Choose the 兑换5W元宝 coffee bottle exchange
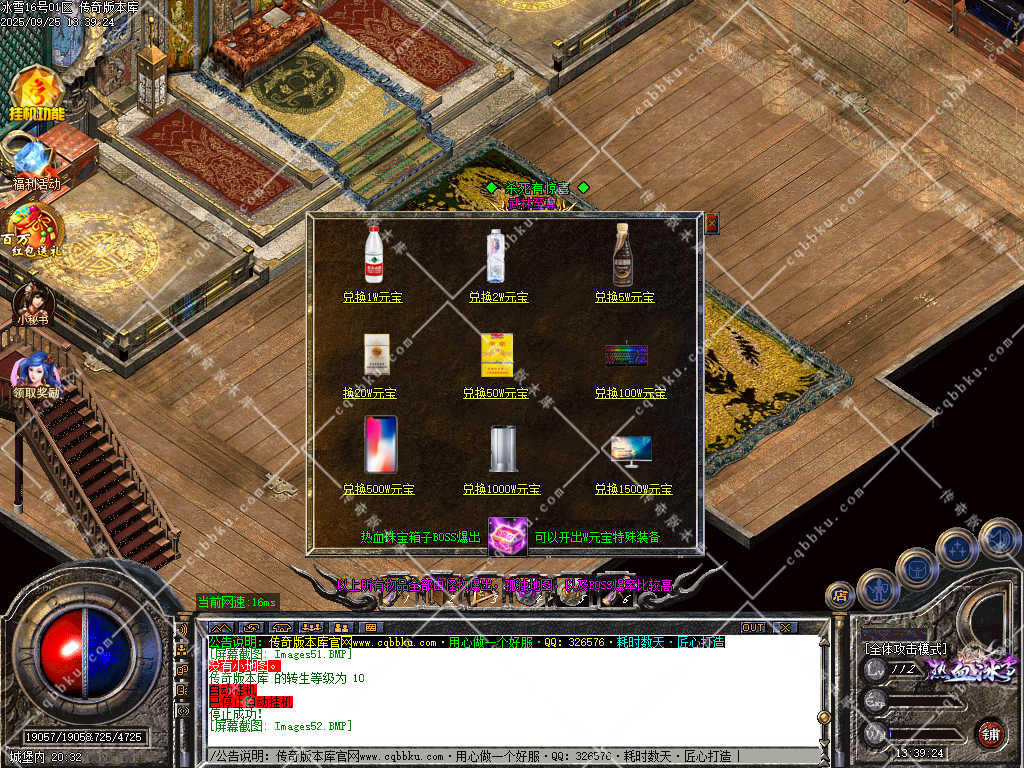This screenshot has width=1024, height=768. (x=624, y=297)
